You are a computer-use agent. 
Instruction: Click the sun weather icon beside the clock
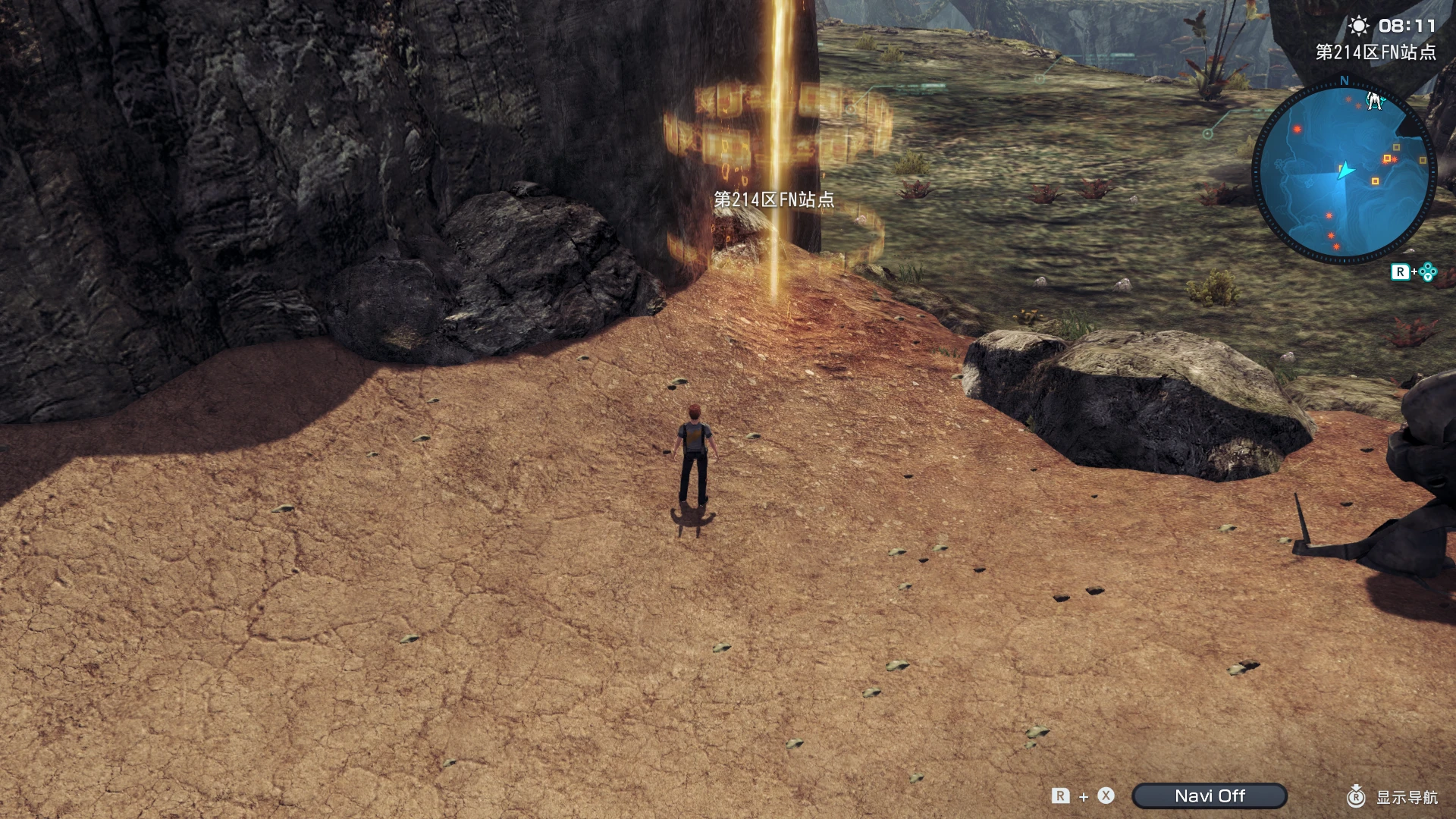pyautogui.click(x=1360, y=26)
